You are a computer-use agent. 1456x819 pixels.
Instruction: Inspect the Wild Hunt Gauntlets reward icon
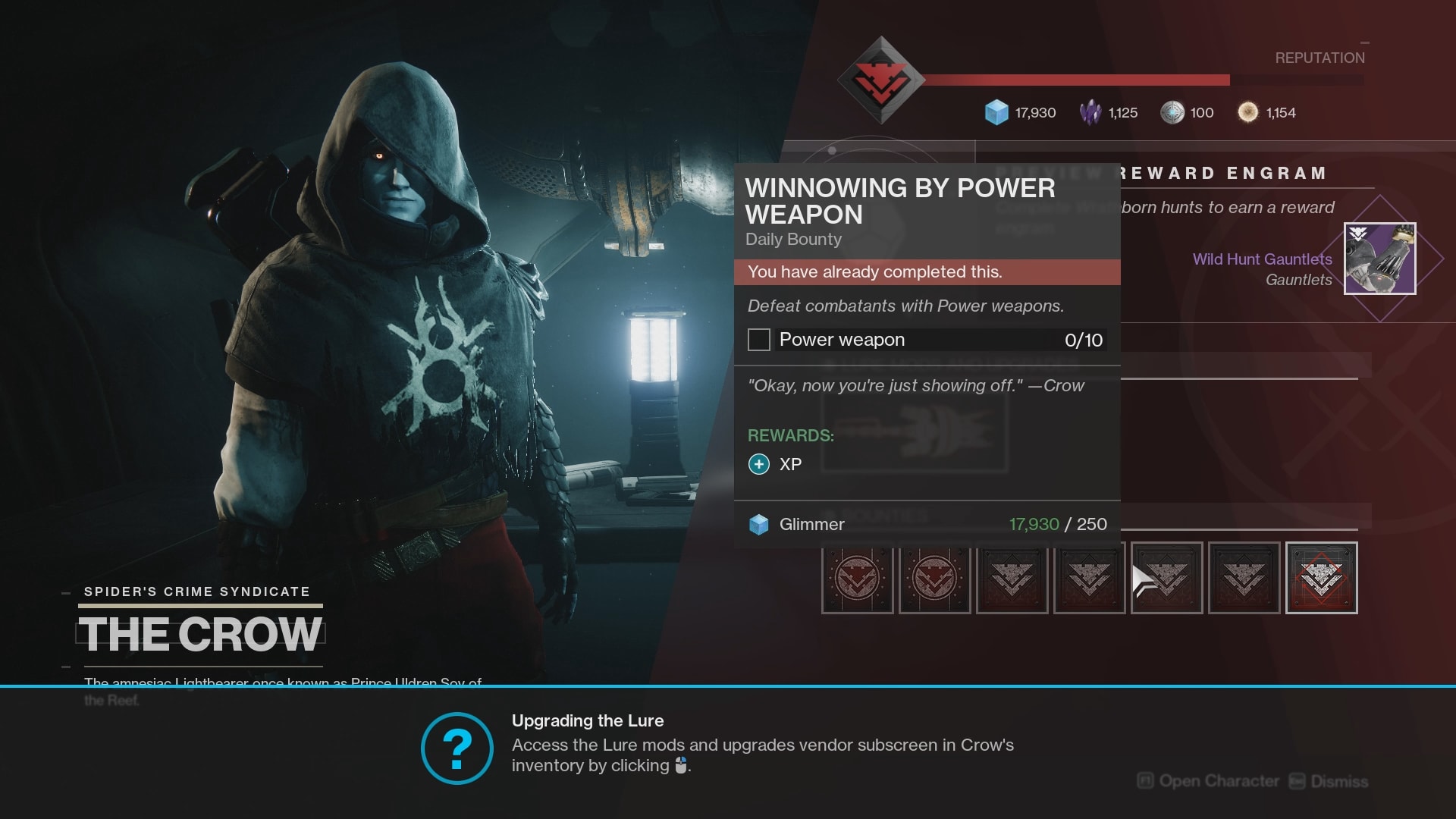tap(1379, 259)
